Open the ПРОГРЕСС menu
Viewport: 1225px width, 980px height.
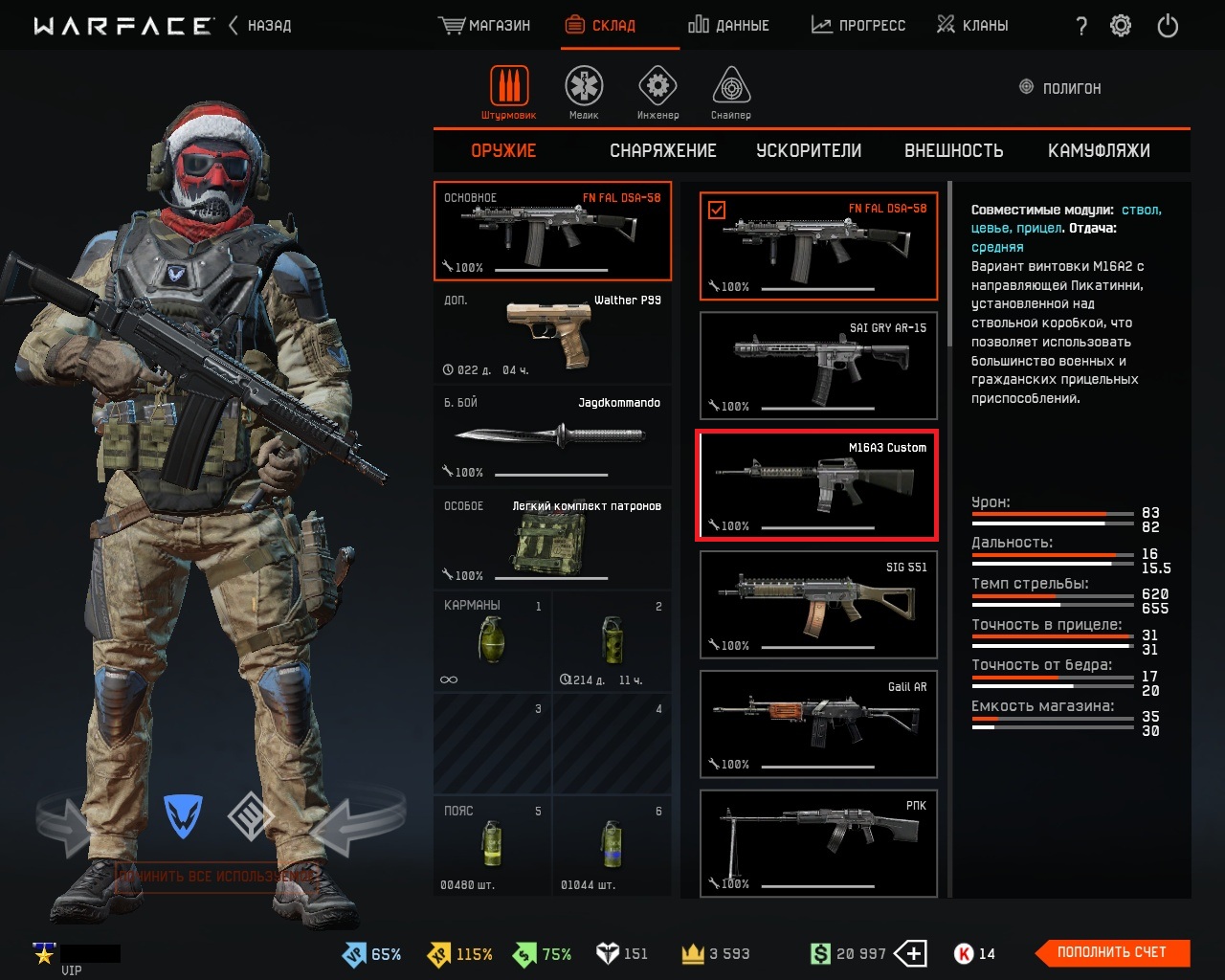[x=857, y=26]
